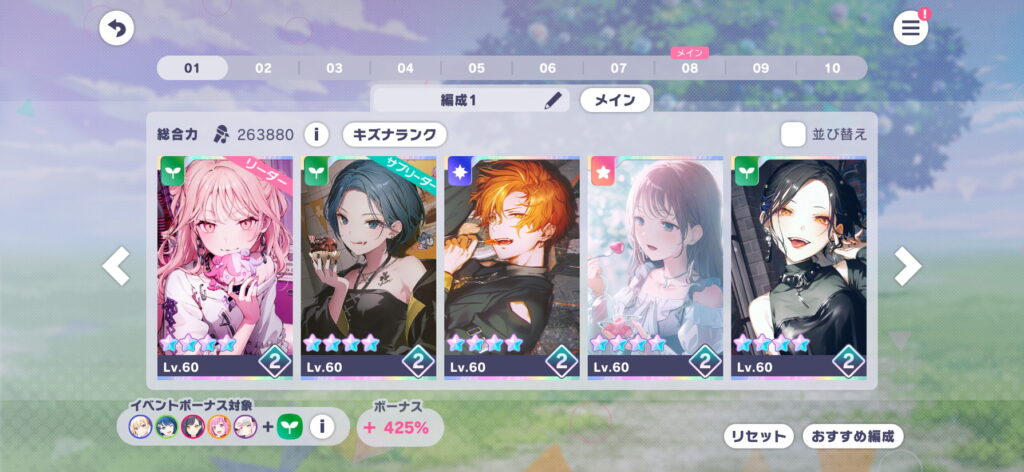Reset the team with リセット
1024x472 pixels.
[x=758, y=436]
